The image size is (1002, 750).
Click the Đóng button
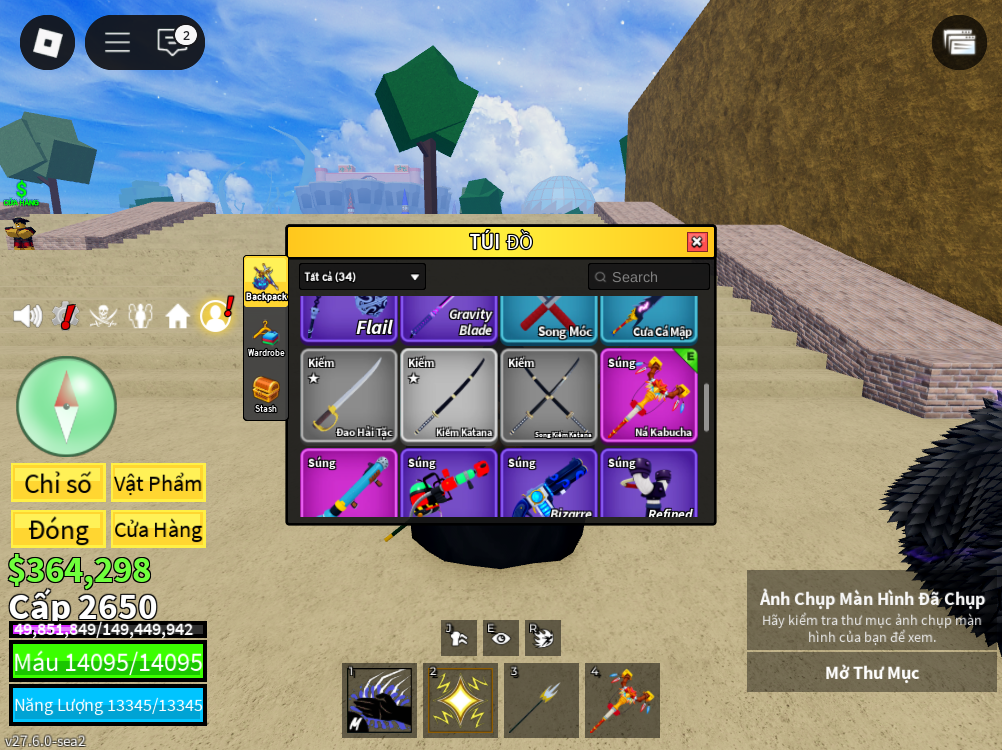click(x=58, y=529)
